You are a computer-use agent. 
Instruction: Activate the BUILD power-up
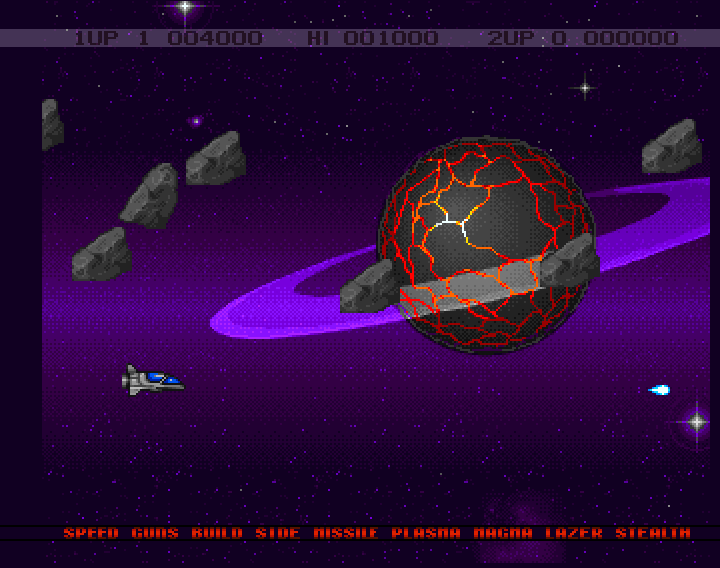coord(217,534)
